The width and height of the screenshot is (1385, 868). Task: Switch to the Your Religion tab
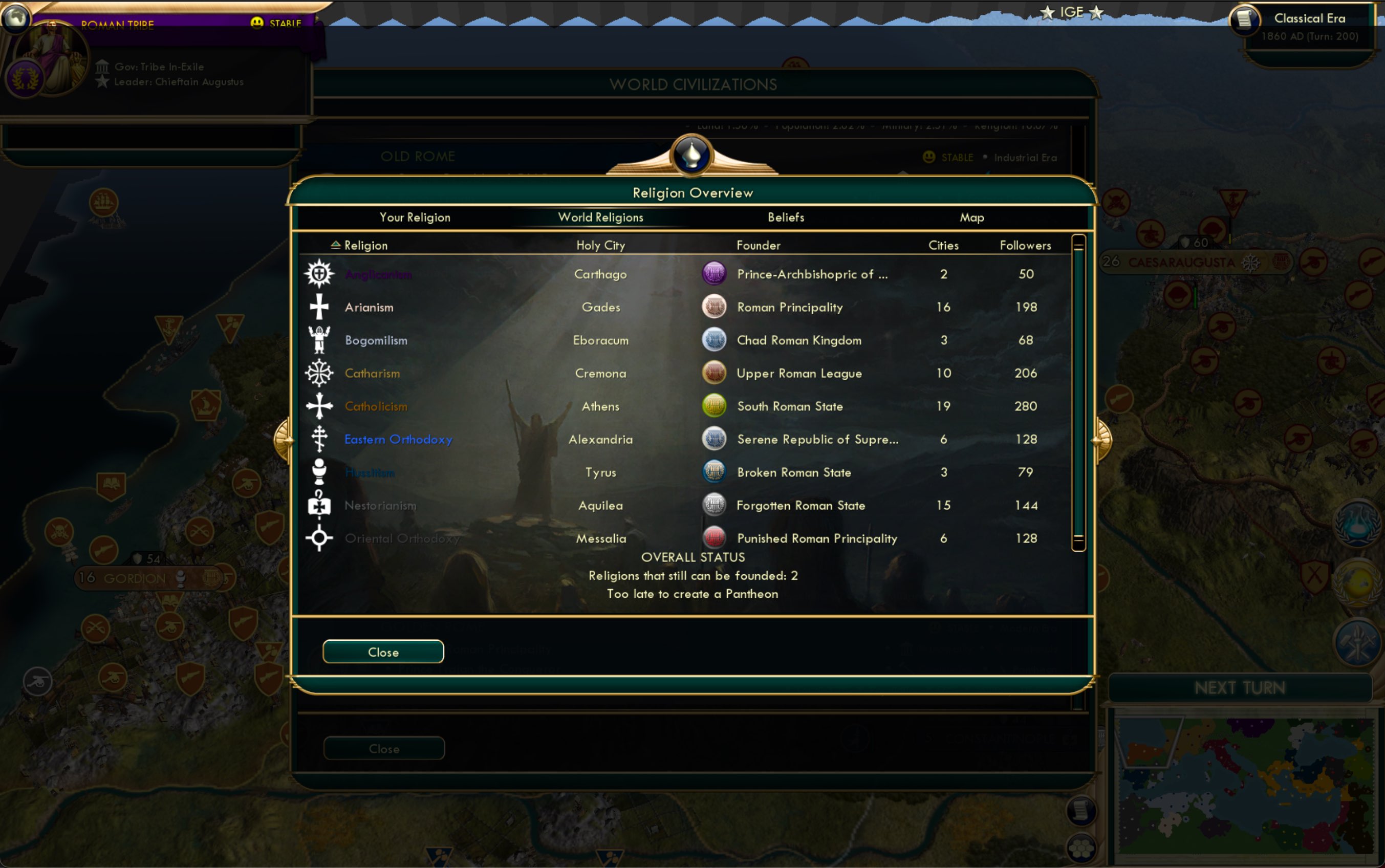tap(415, 217)
